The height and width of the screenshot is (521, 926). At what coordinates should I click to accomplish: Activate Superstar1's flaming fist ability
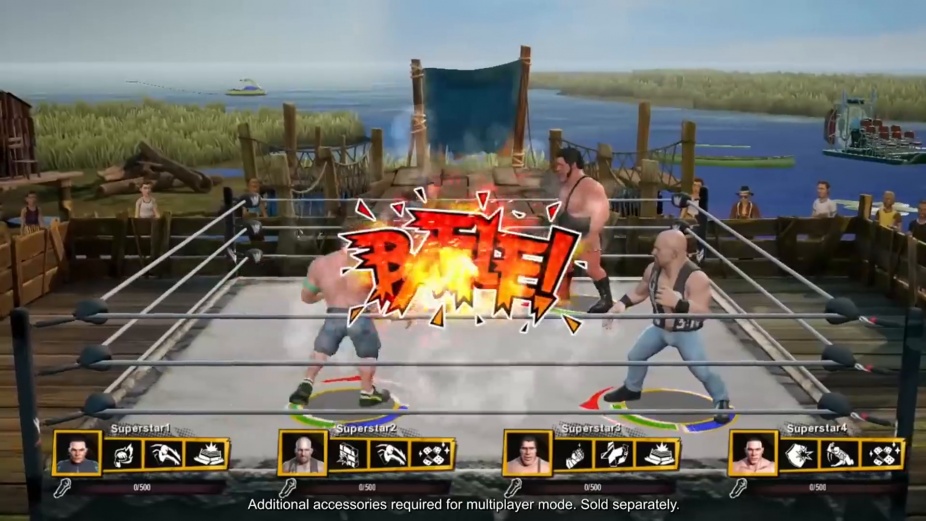pos(124,455)
